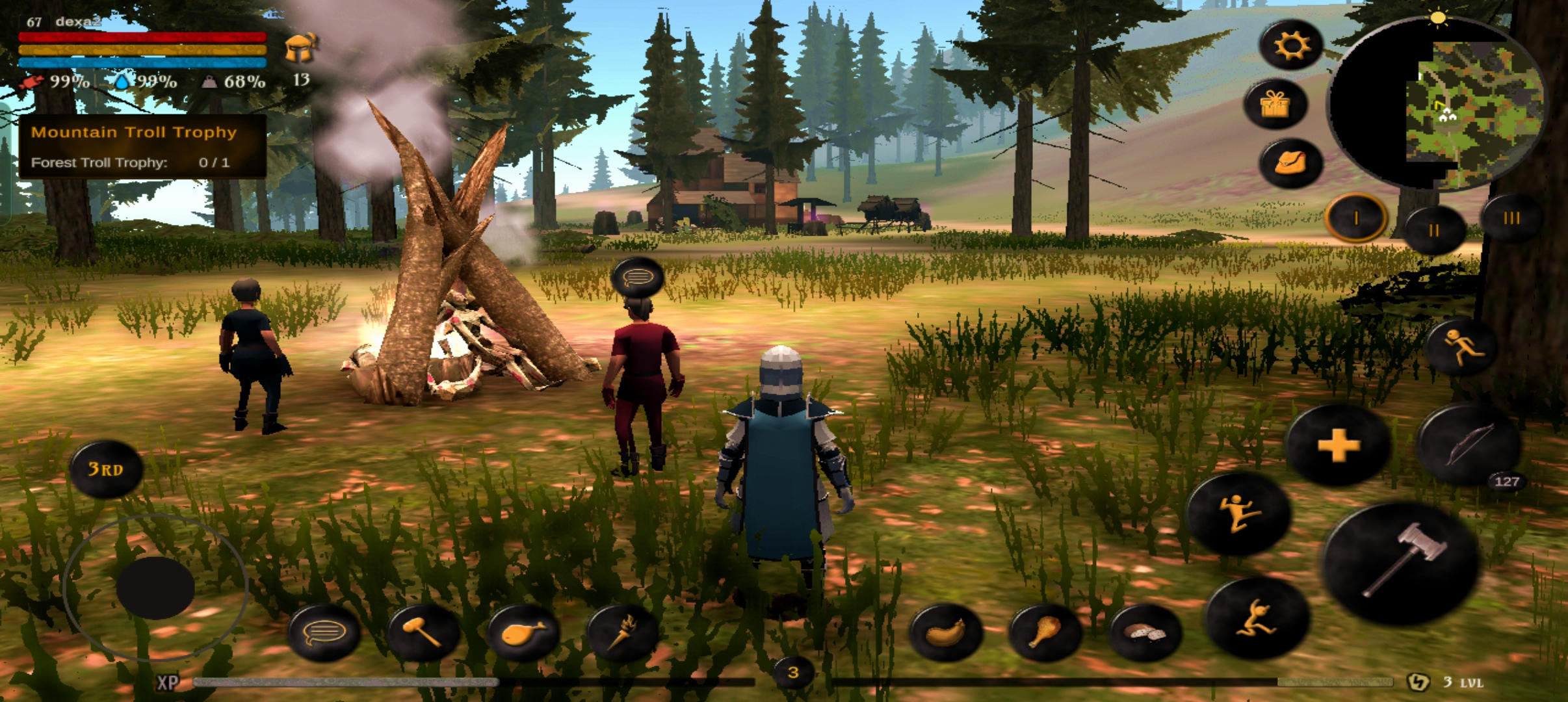Open the inventory bag
1568x702 pixels.
[1290, 162]
